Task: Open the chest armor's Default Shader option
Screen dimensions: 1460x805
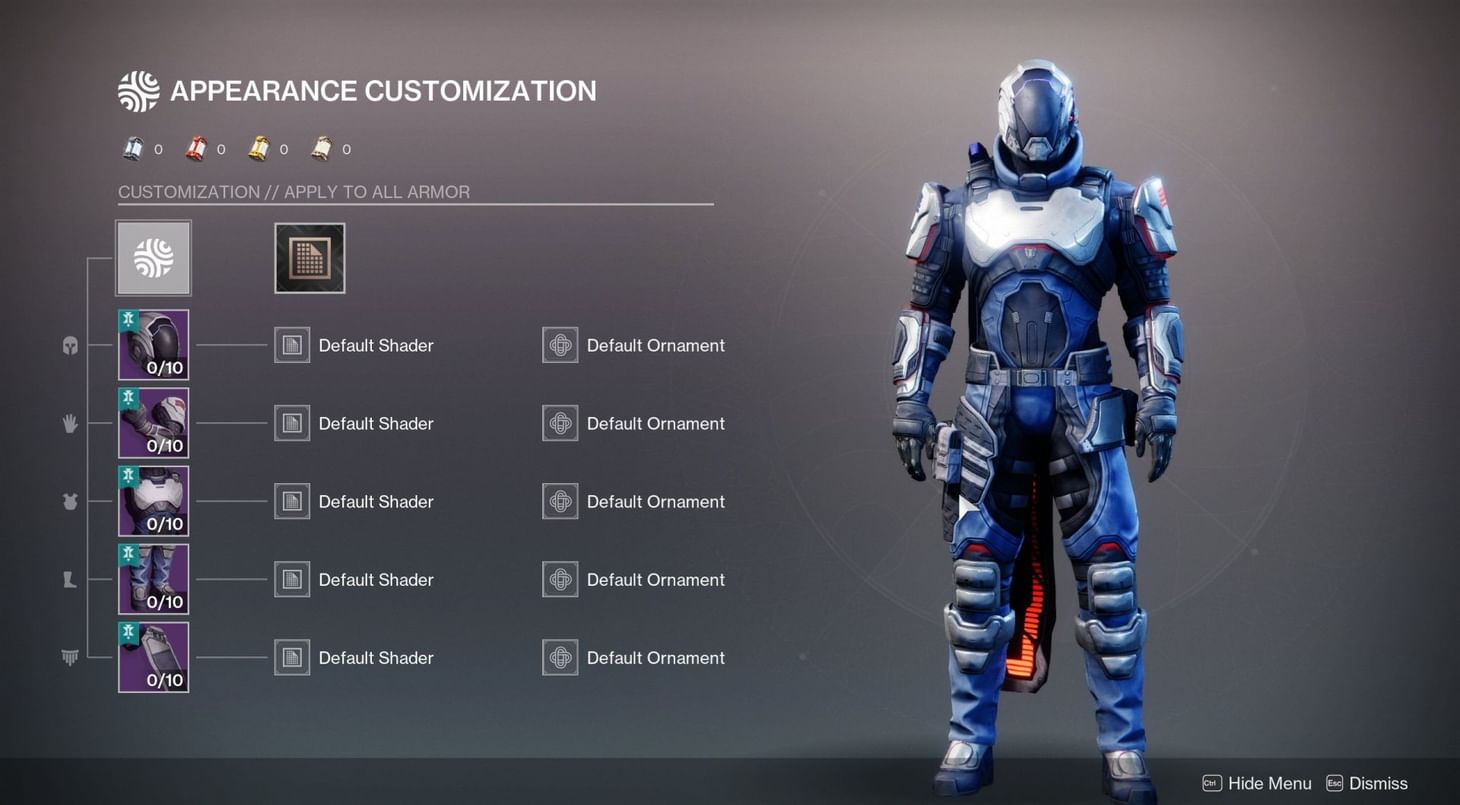Action: [x=291, y=501]
